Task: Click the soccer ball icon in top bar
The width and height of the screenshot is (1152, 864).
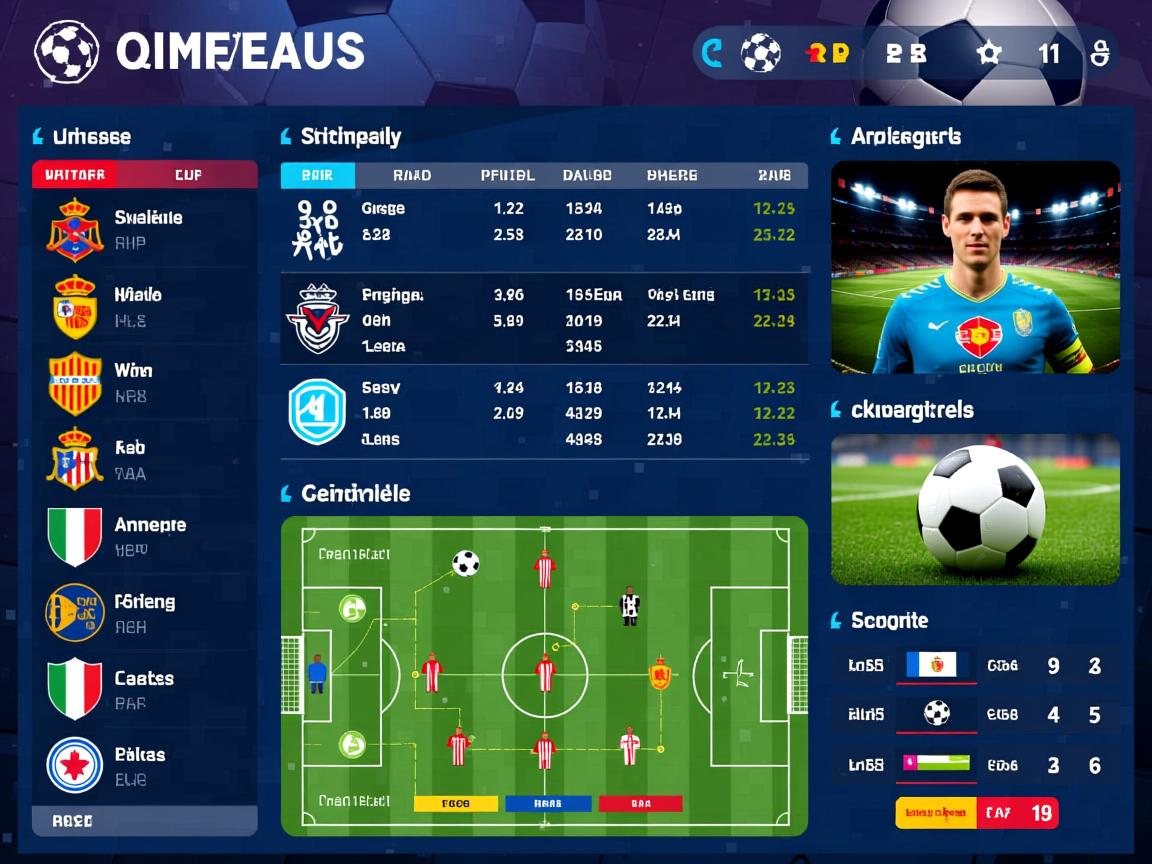Action: 760,53
